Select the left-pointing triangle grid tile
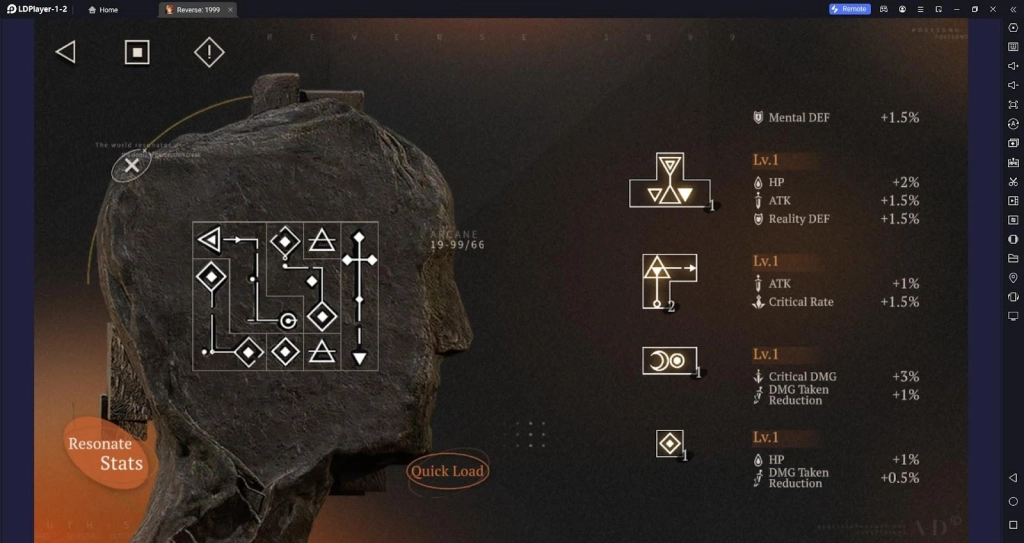The image size is (1024, 543). 209,240
